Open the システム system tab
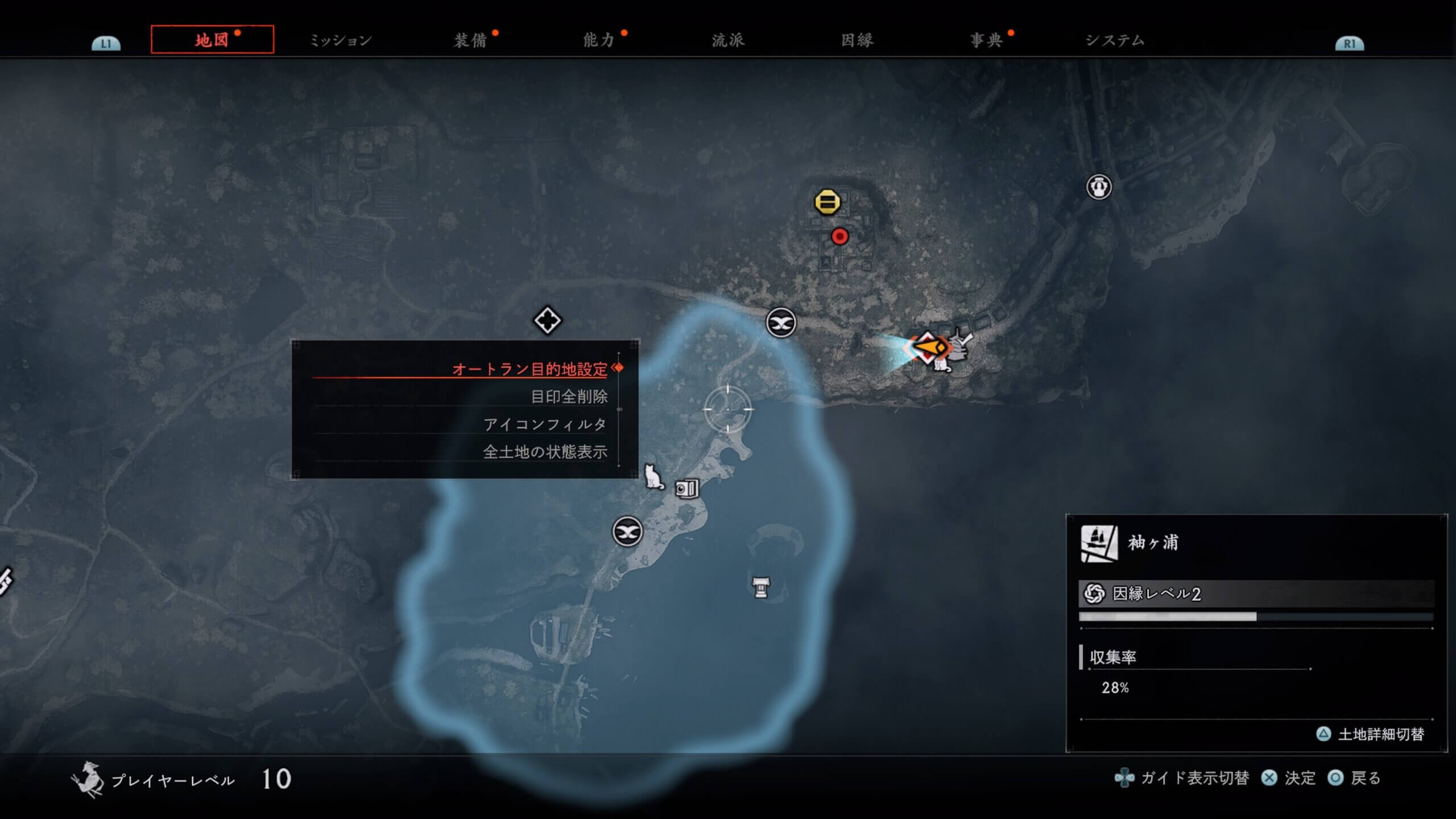Image resolution: width=1456 pixels, height=819 pixels. [x=1115, y=40]
